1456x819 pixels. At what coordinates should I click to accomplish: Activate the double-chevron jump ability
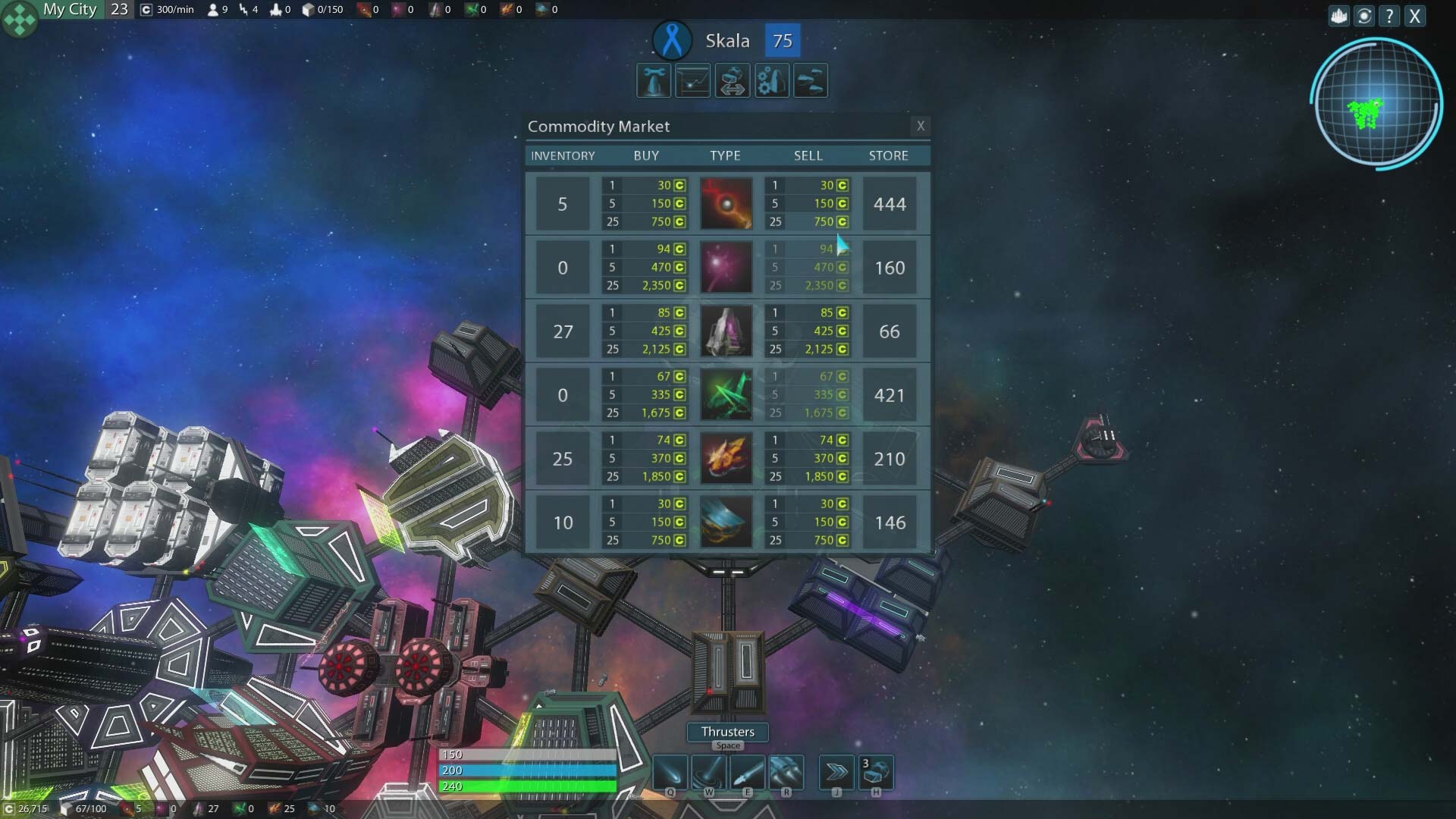pyautogui.click(x=836, y=773)
